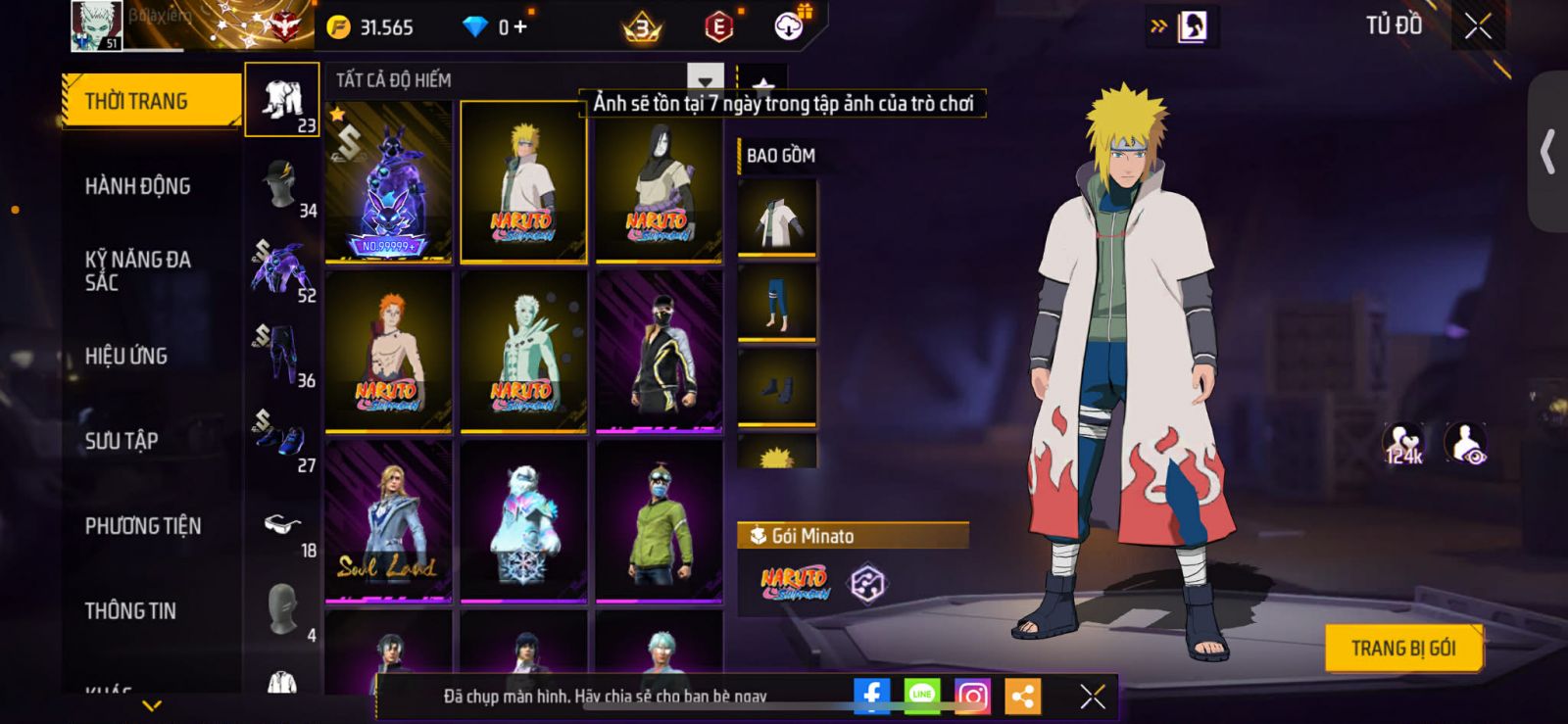Viewport: 1568px width, 724px height.
Task: Go to the Sưu Tập tab
Action: [x=122, y=441]
